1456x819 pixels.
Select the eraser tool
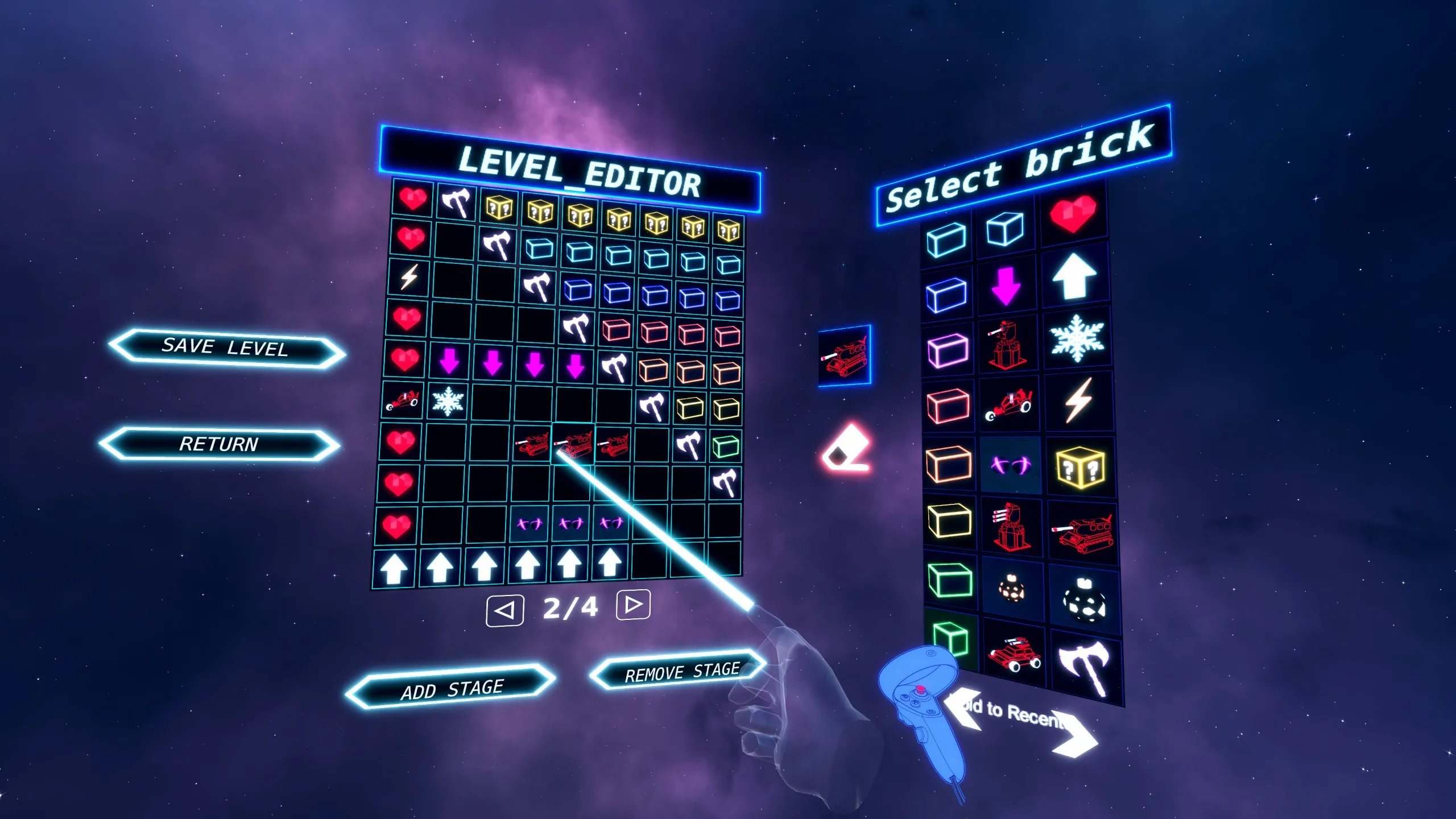tap(846, 449)
